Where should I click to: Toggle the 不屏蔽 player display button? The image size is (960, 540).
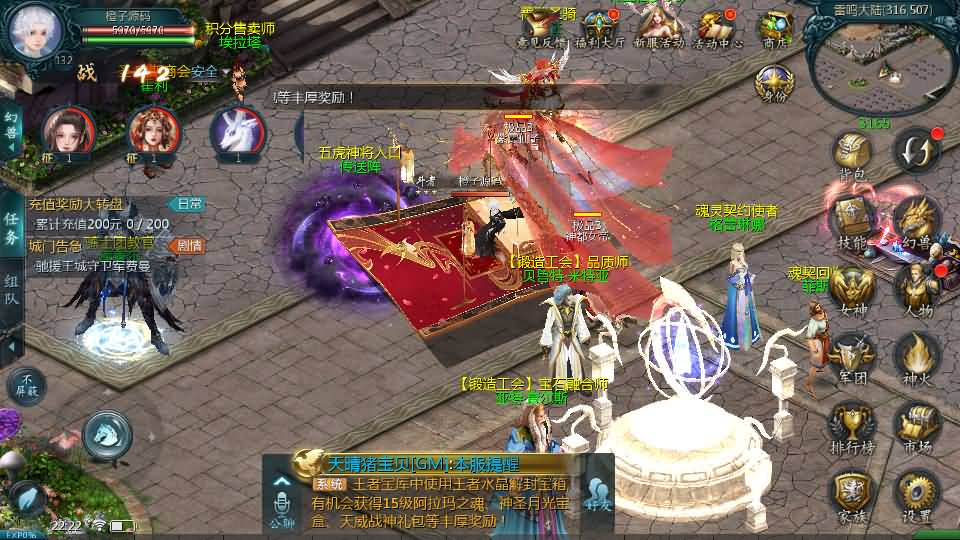tap(27, 386)
